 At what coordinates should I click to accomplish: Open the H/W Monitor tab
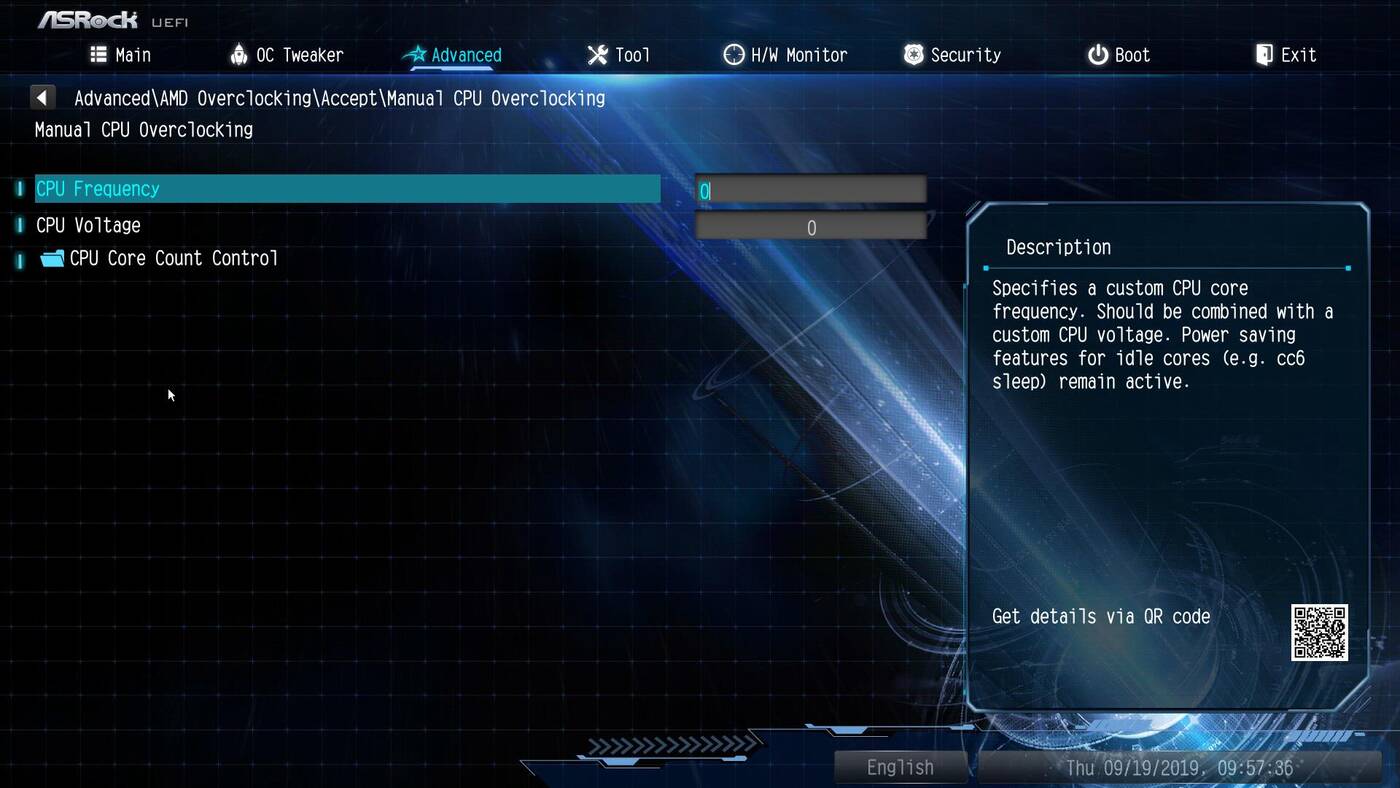[x=785, y=55]
